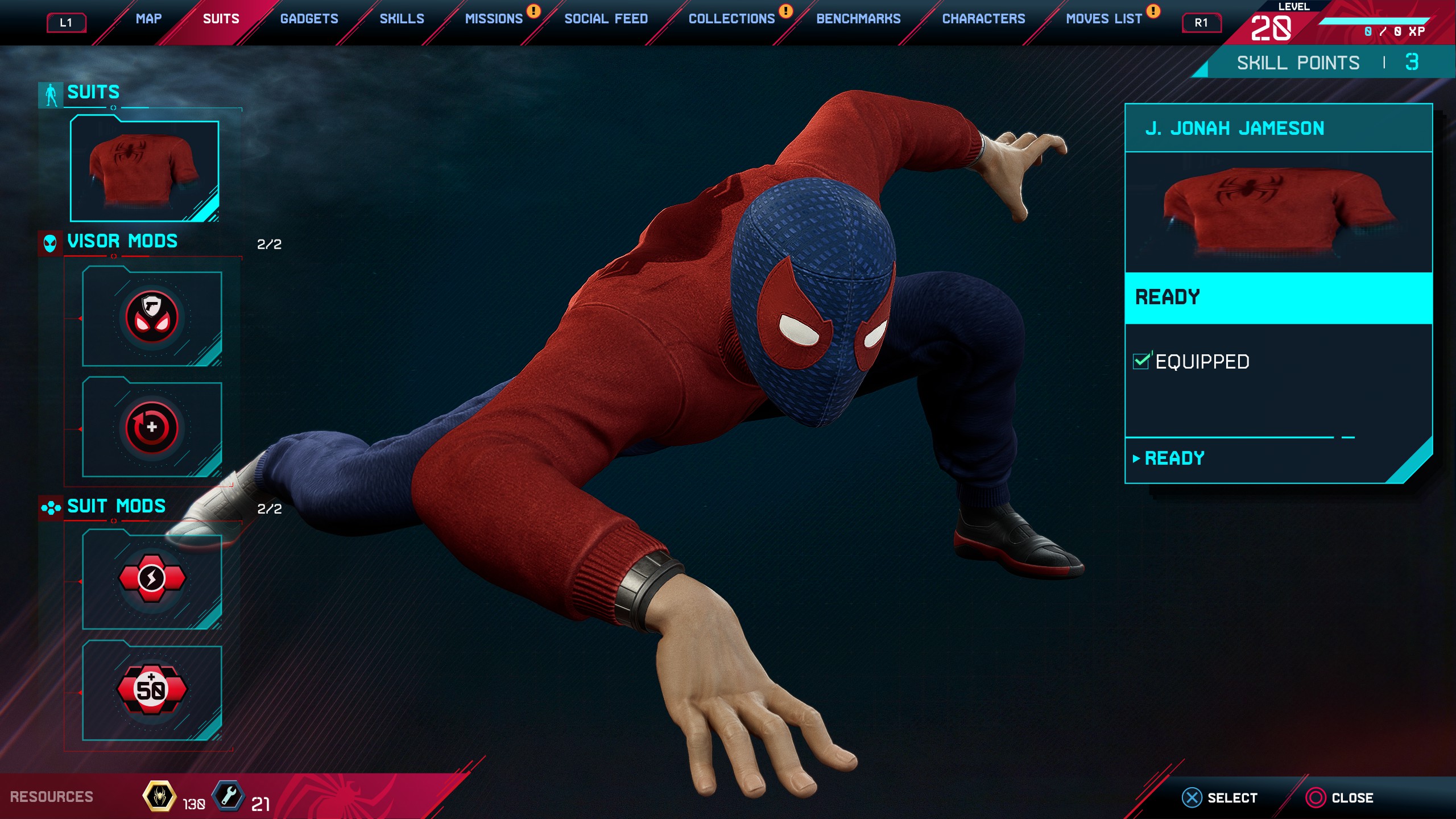This screenshot has height=819, width=1456.
Task: Switch to the Collections tab
Action: coord(731,19)
